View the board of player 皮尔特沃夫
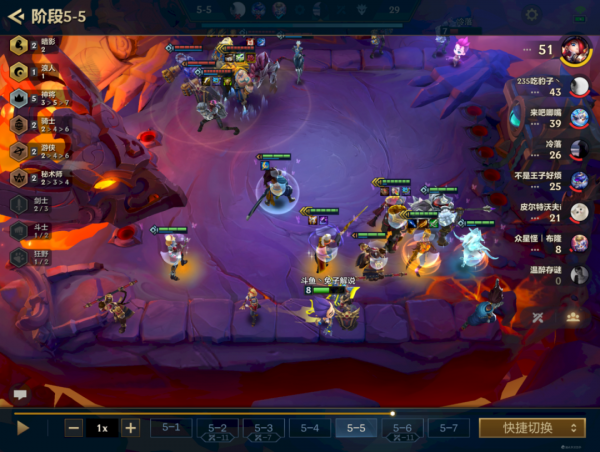600x452 pixels. point(579,212)
